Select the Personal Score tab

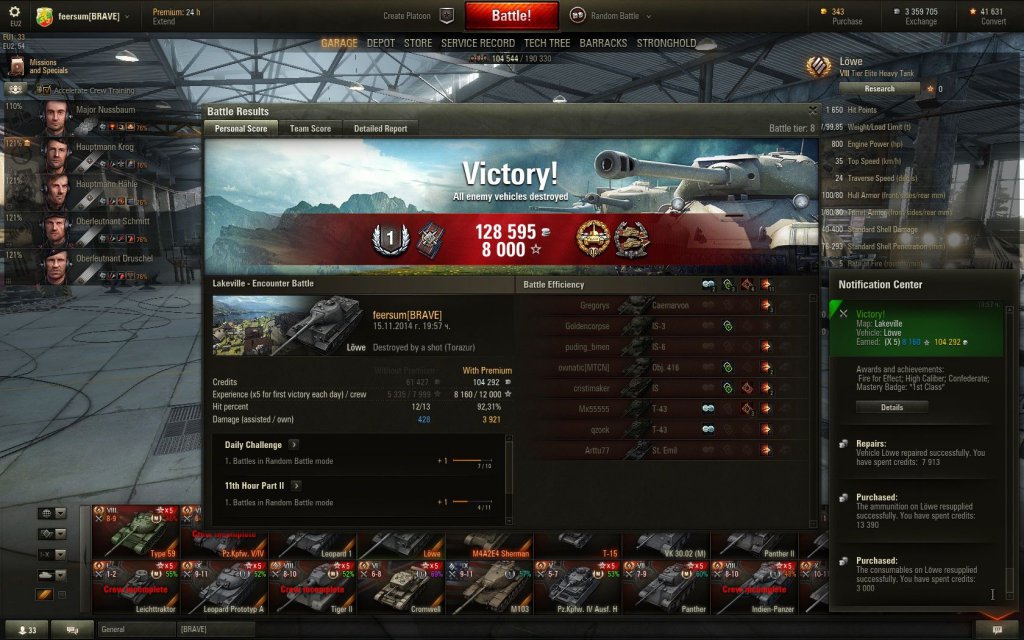click(x=241, y=129)
